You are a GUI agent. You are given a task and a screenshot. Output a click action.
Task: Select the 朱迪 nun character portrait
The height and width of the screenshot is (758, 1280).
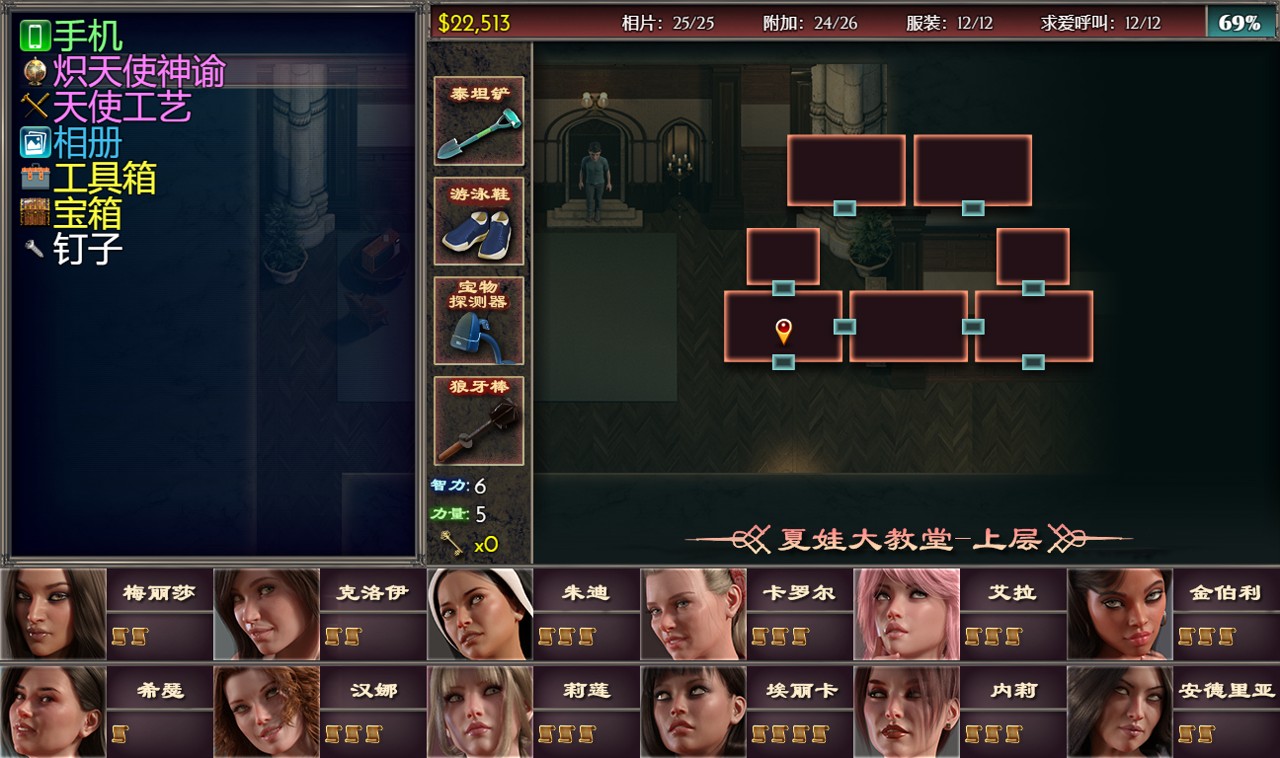[480, 614]
